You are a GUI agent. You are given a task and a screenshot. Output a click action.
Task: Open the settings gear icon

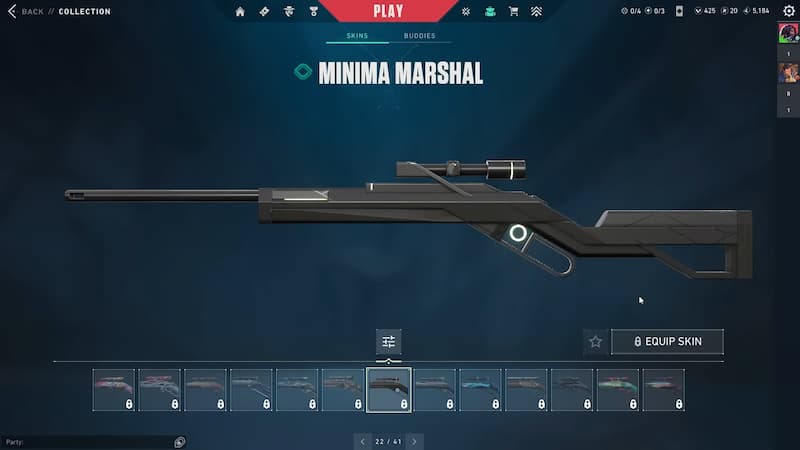click(x=789, y=11)
